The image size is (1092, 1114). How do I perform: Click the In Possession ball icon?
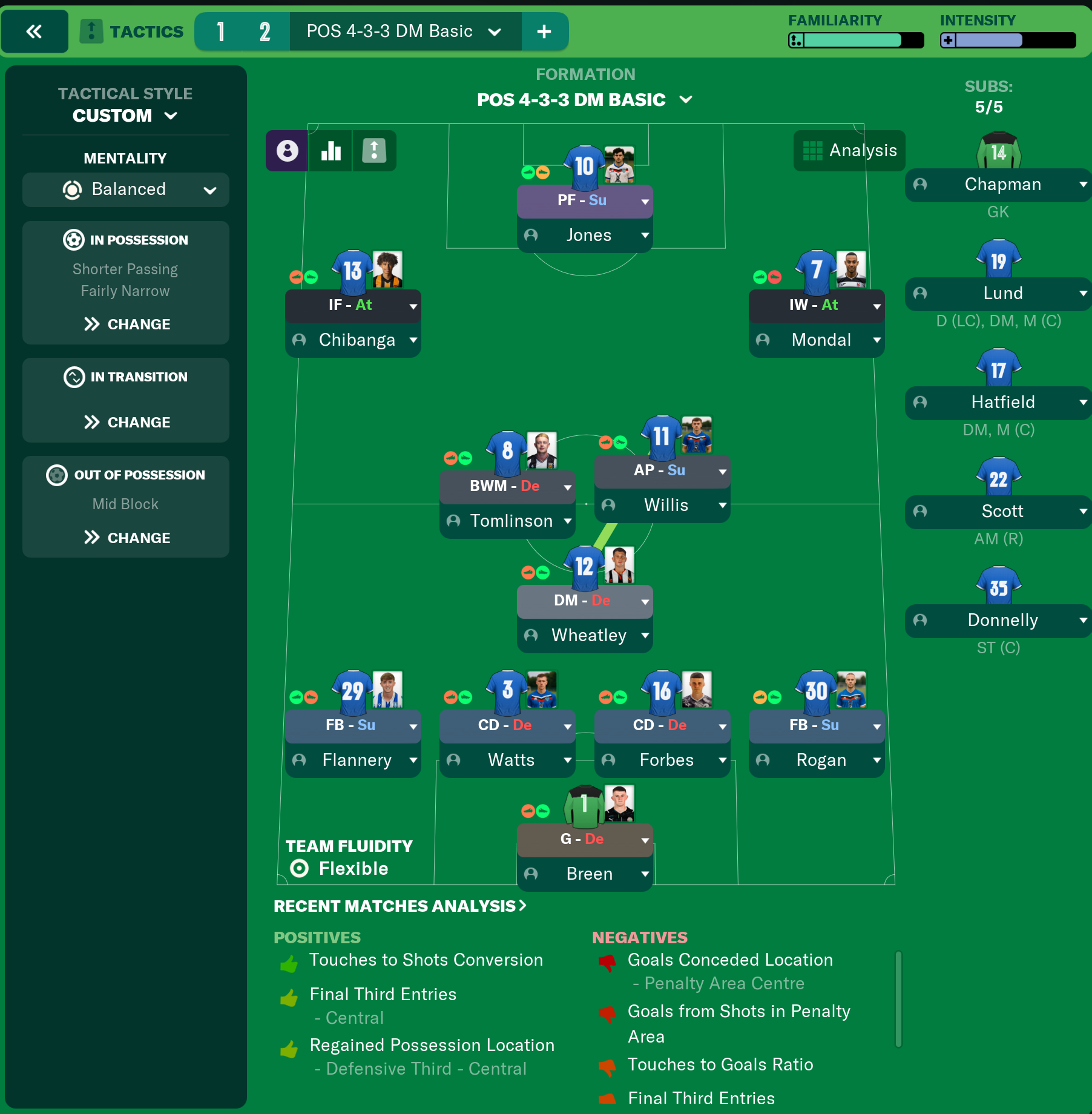pos(73,240)
